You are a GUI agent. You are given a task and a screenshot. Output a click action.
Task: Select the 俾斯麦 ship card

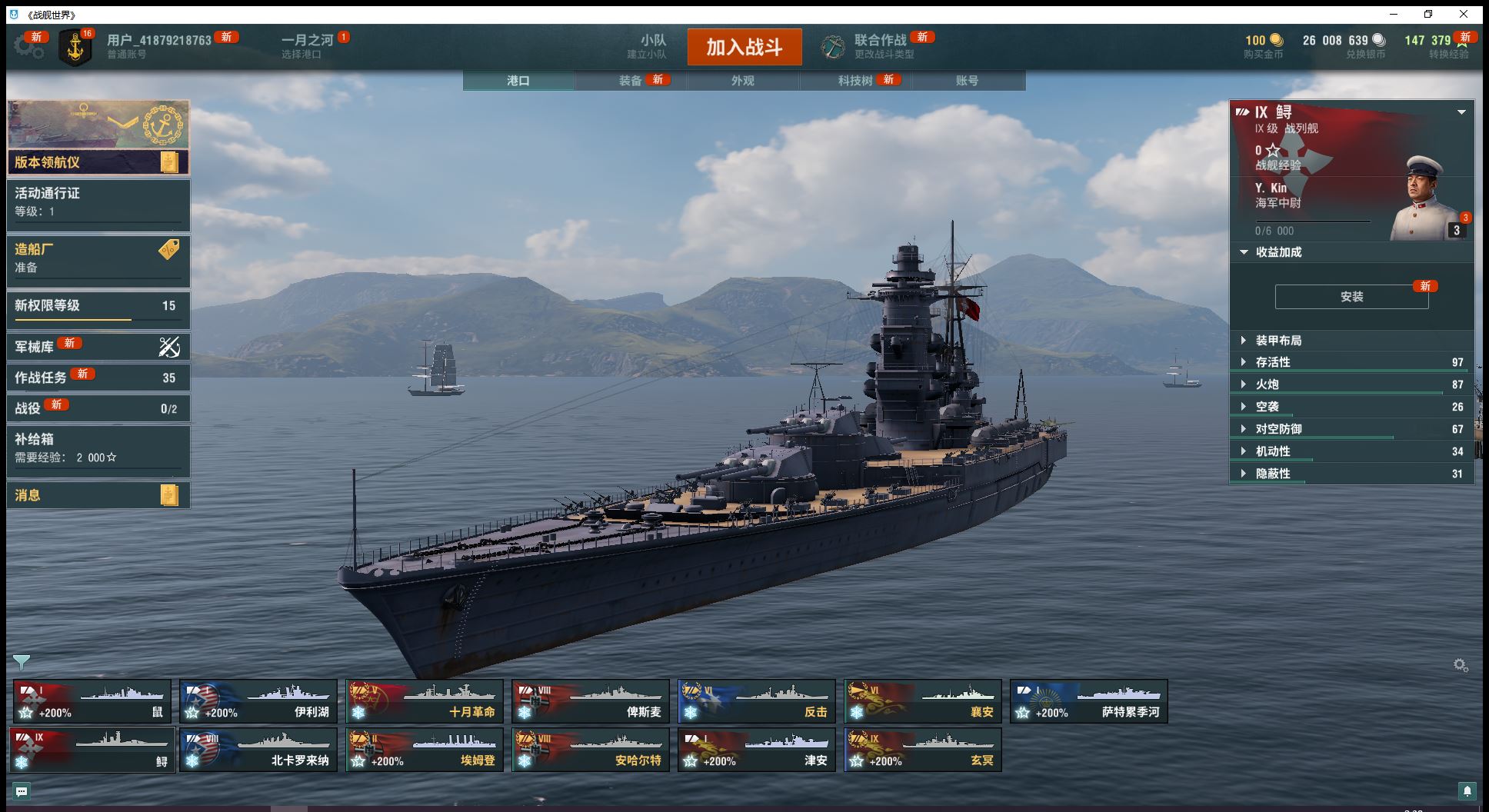[591, 701]
